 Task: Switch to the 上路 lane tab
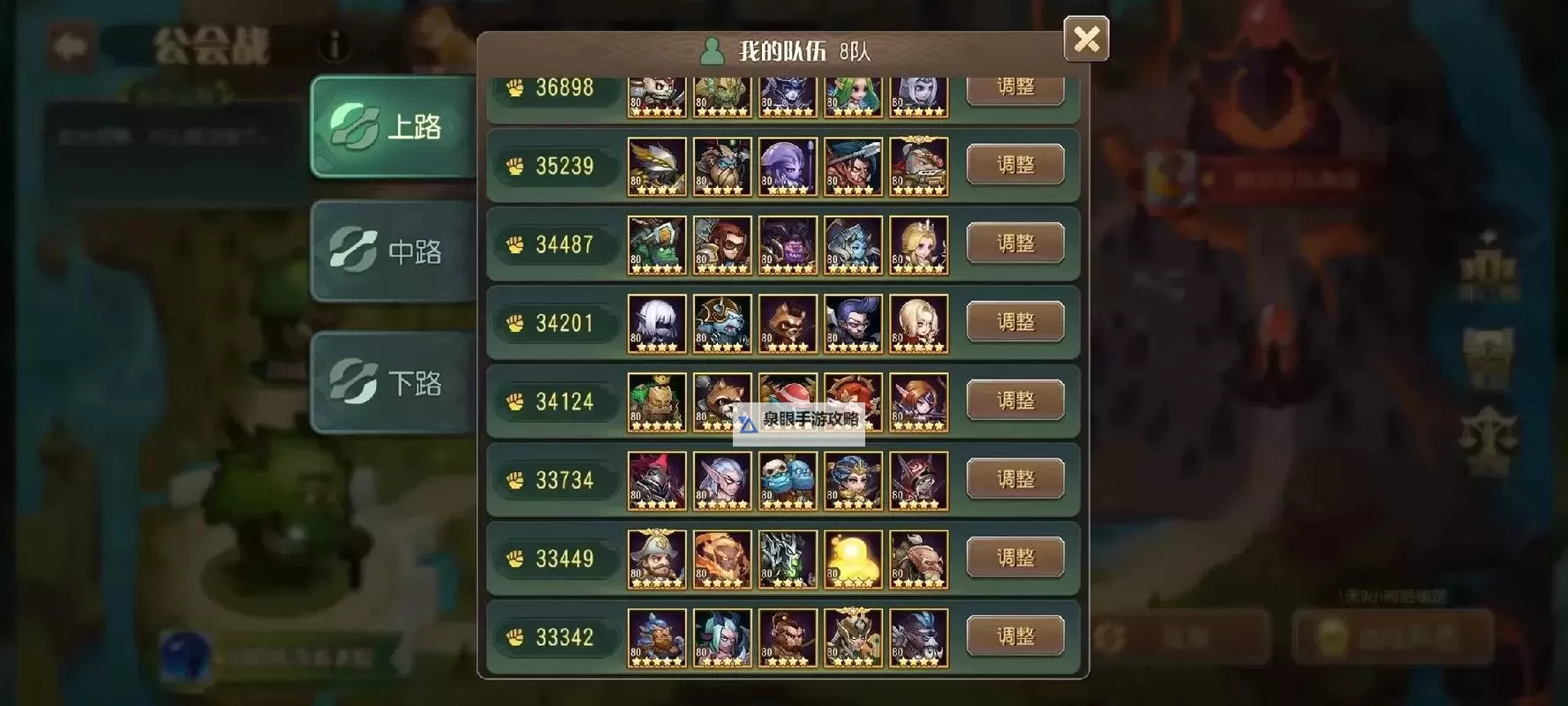click(x=394, y=126)
